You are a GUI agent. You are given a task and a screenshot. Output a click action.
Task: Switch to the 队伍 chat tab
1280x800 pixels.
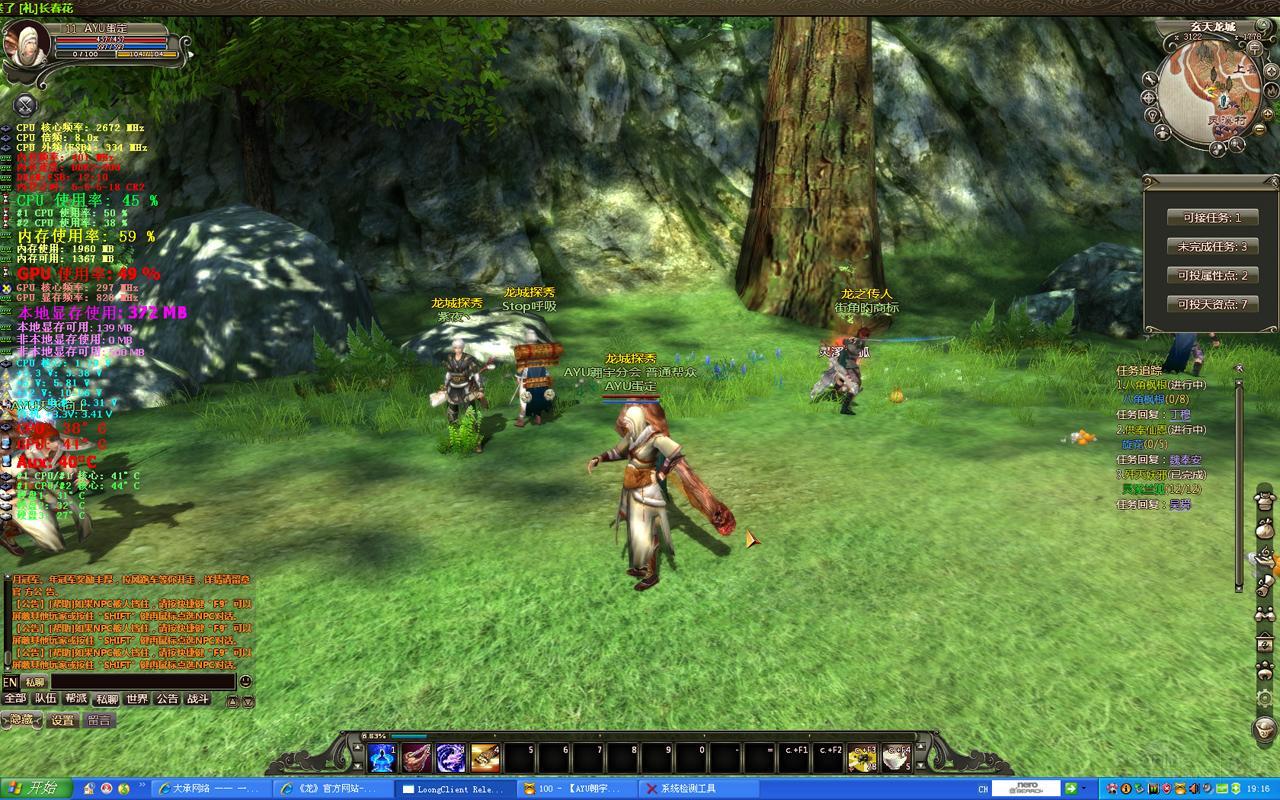[46, 699]
